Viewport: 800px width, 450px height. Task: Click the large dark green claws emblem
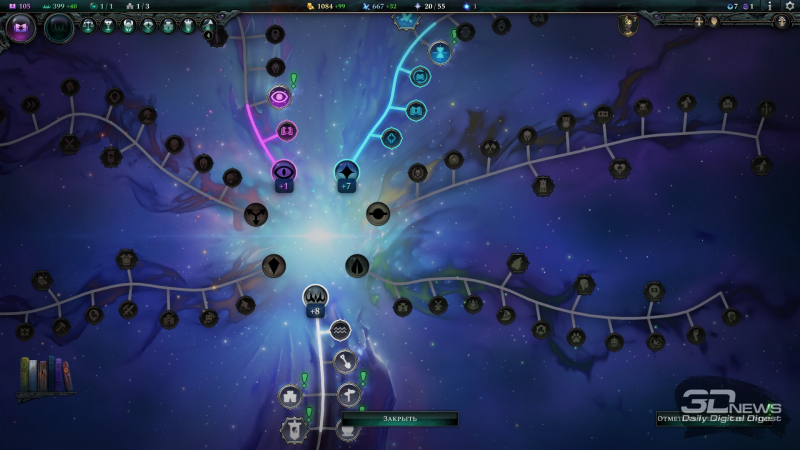click(x=59, y=28)
